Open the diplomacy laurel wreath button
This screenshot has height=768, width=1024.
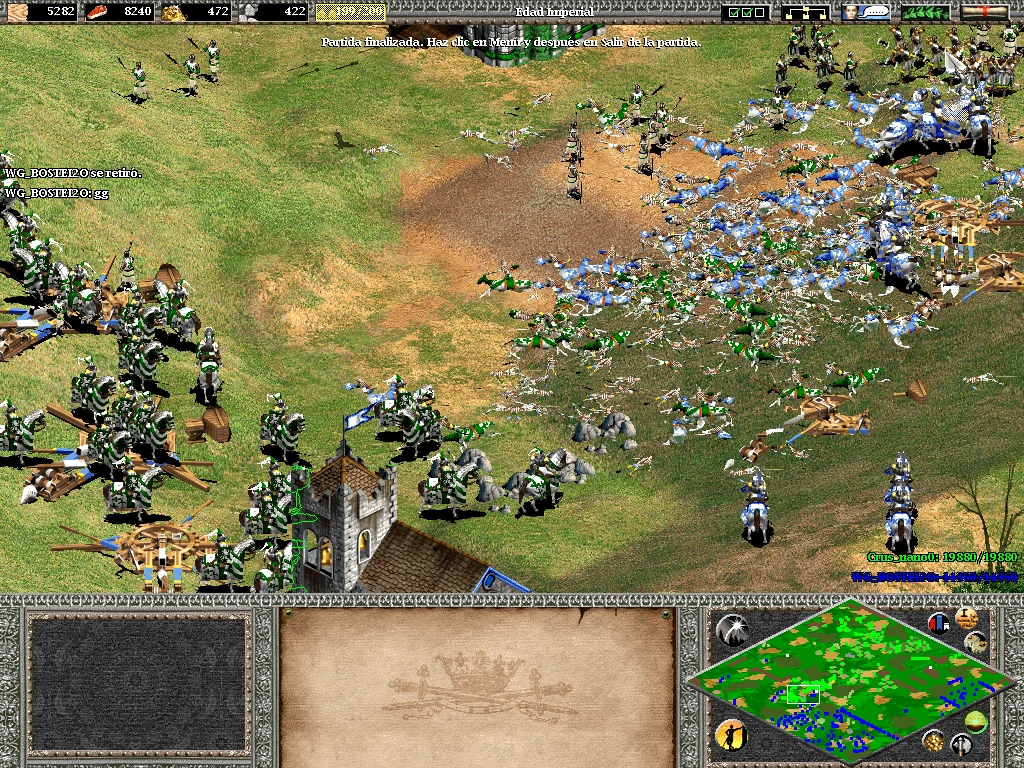[925, 12]
